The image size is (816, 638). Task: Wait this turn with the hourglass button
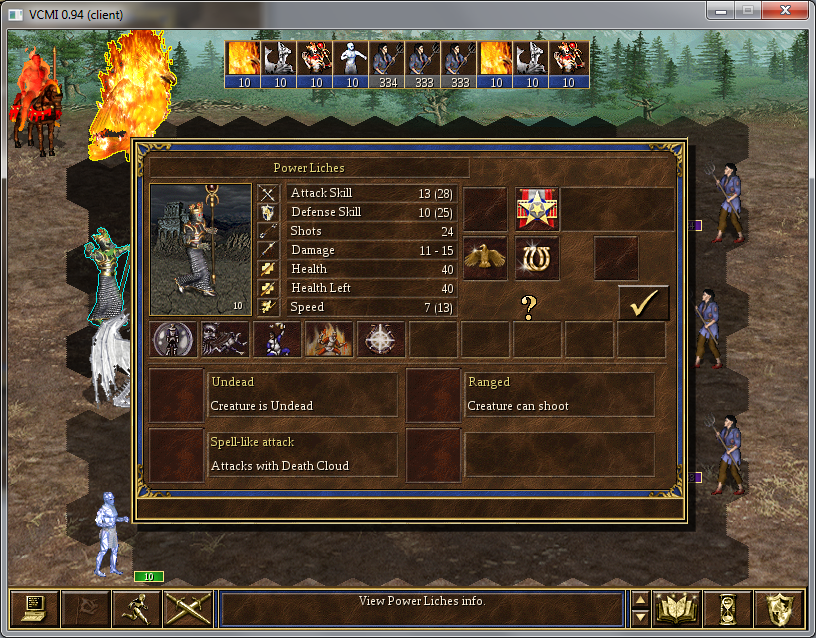pyautogui.click(x=728, y=608)
